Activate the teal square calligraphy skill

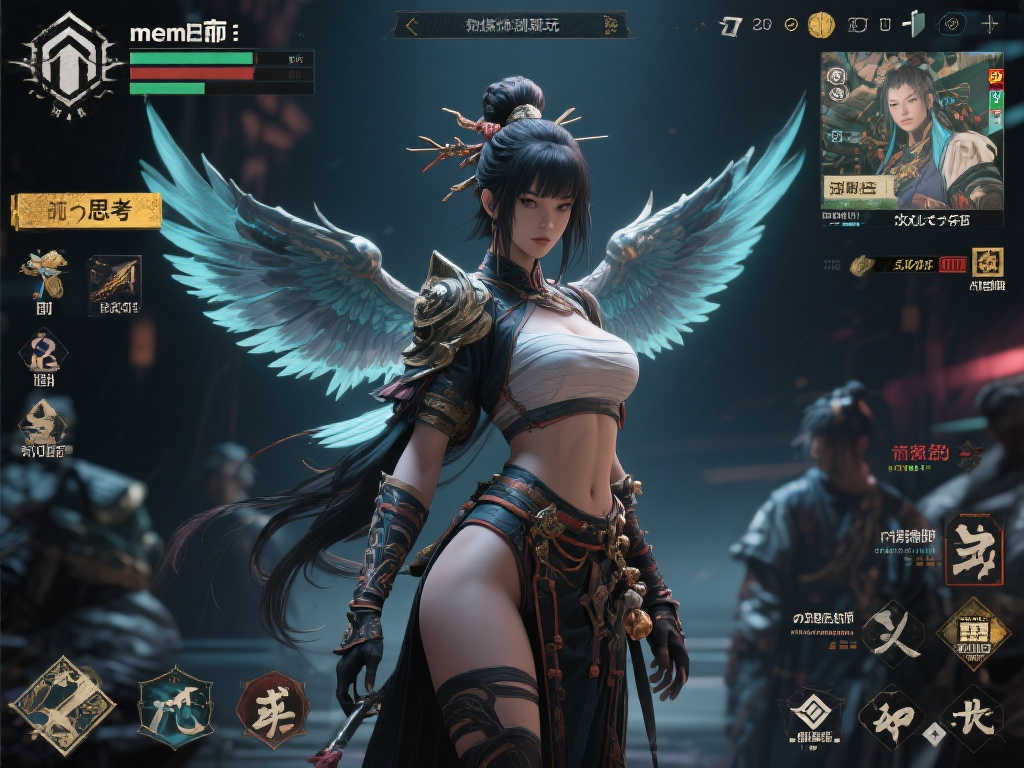pyautogui.click(x=175, y=707)
